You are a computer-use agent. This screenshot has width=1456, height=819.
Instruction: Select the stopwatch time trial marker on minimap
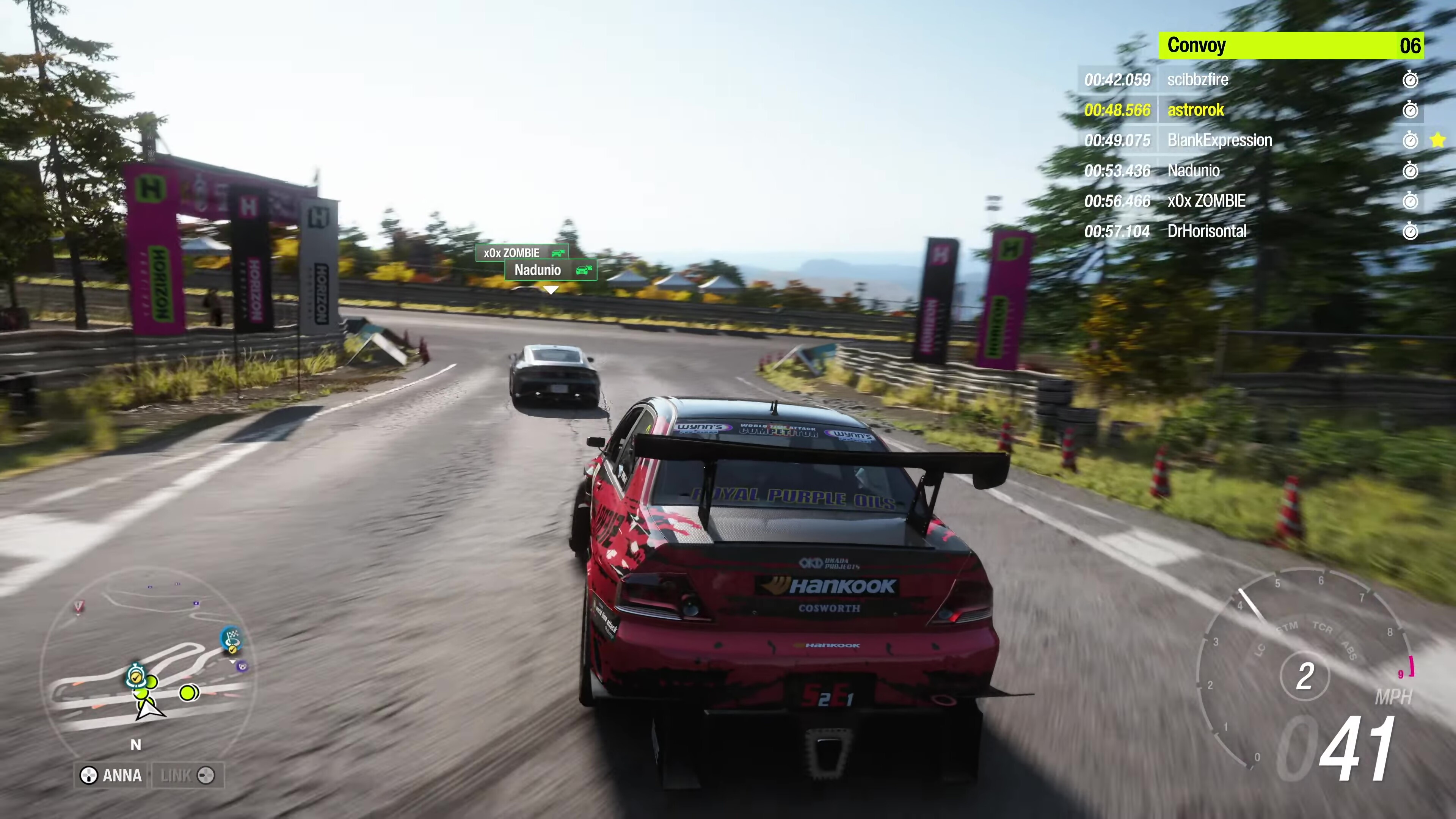point(136,676)
